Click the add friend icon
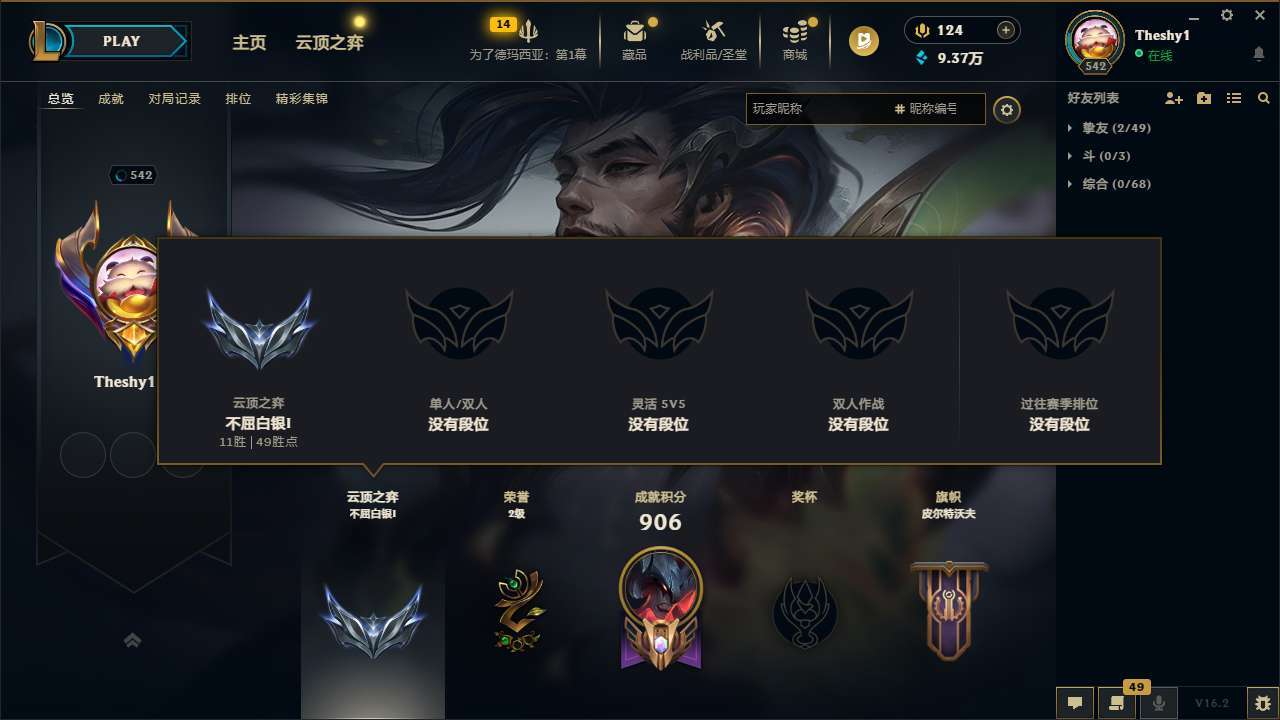This screenshot has height=720, width=1280. [x=1172, y=98]
